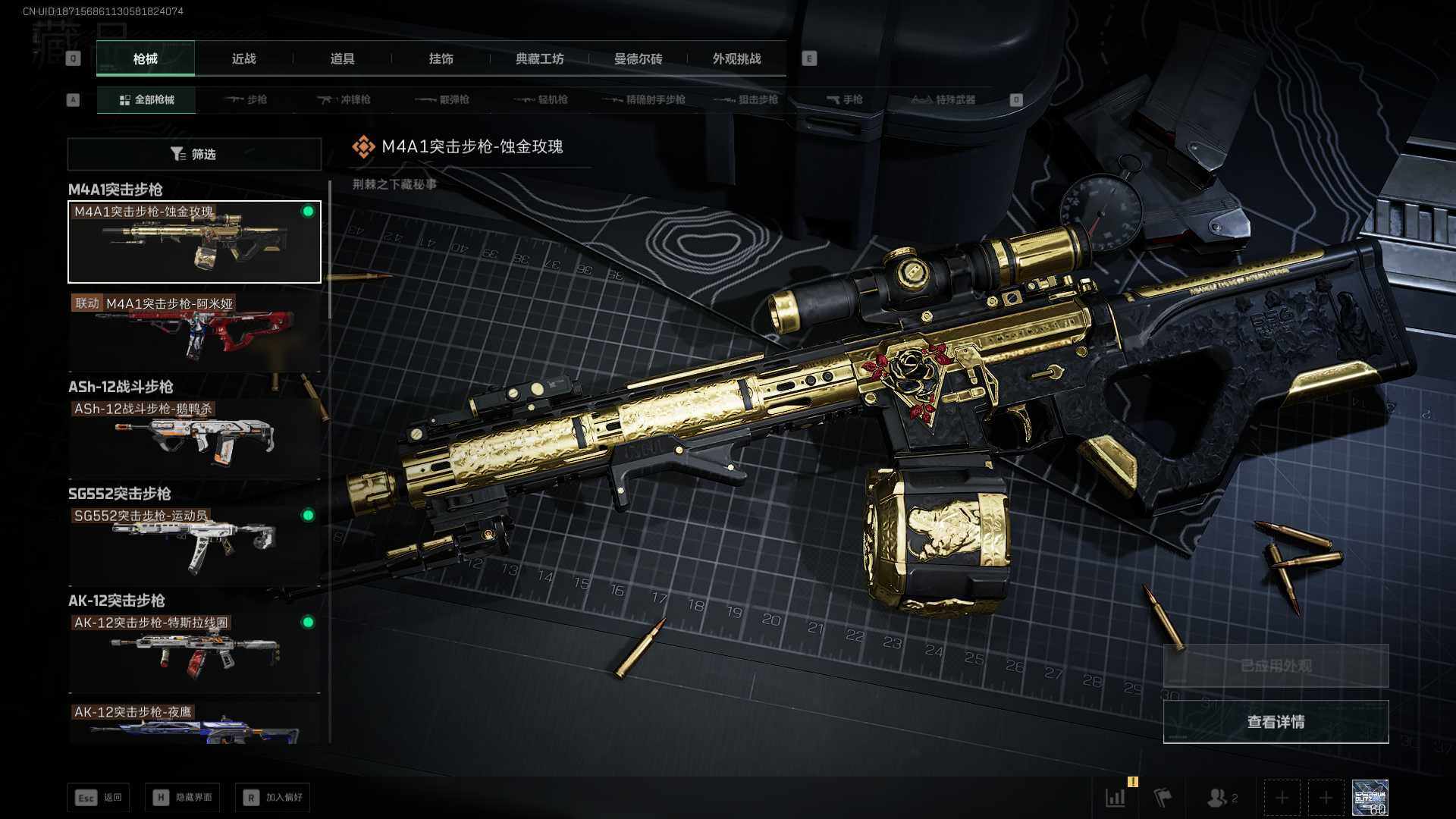Switch to the 近战 melee tab
This screenshot has width=1456, height=819.
coord(243,58)
